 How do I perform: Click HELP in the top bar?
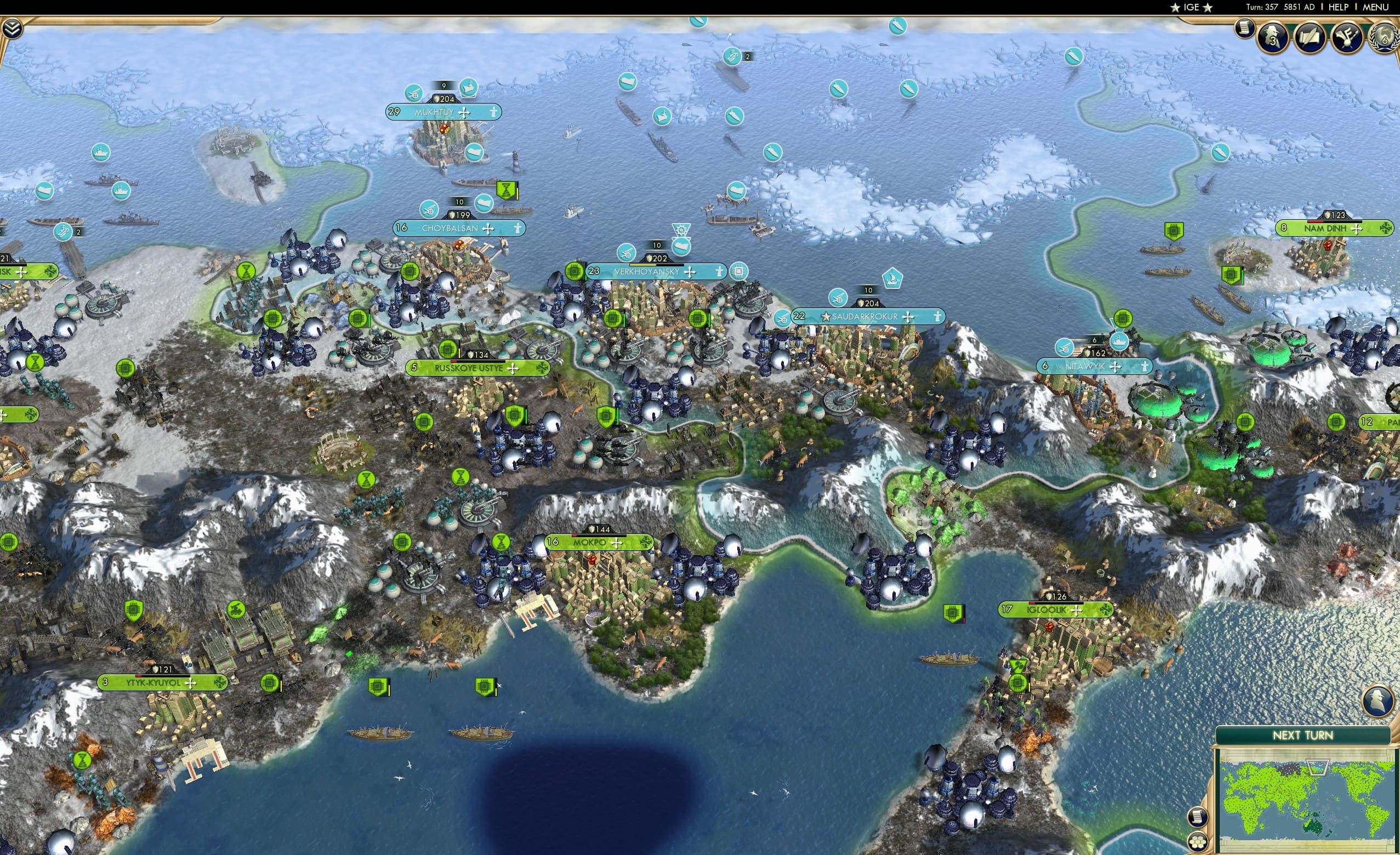[1340, 7]
